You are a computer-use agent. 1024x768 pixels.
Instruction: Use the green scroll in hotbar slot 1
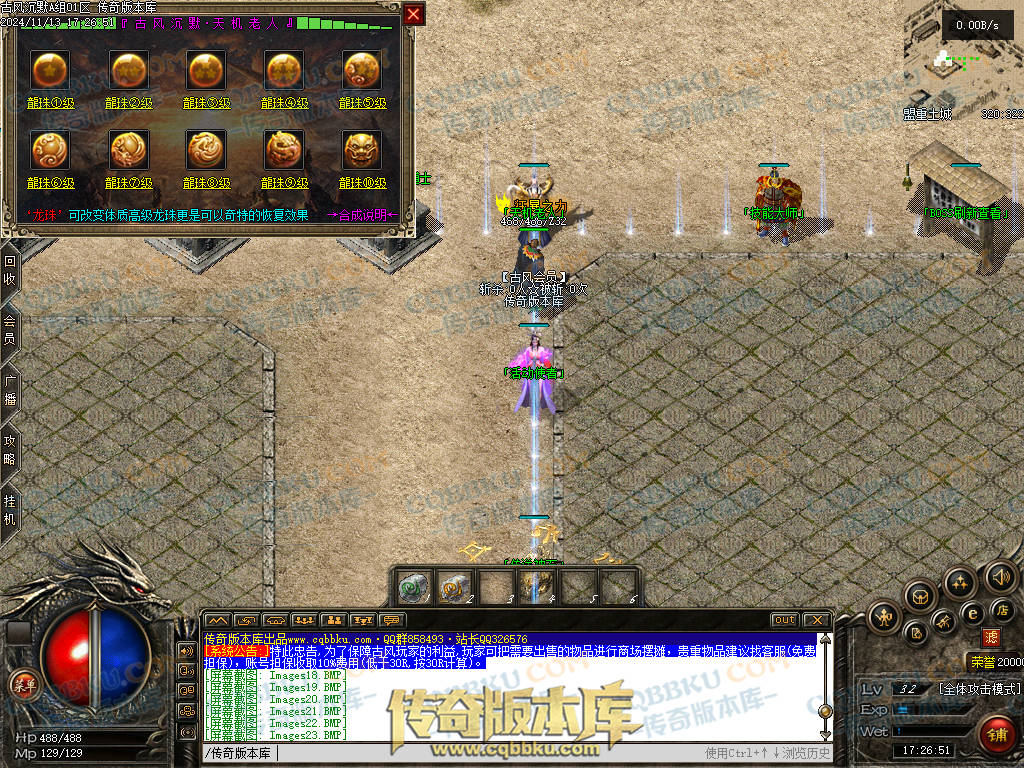click(x=415, y=586)
